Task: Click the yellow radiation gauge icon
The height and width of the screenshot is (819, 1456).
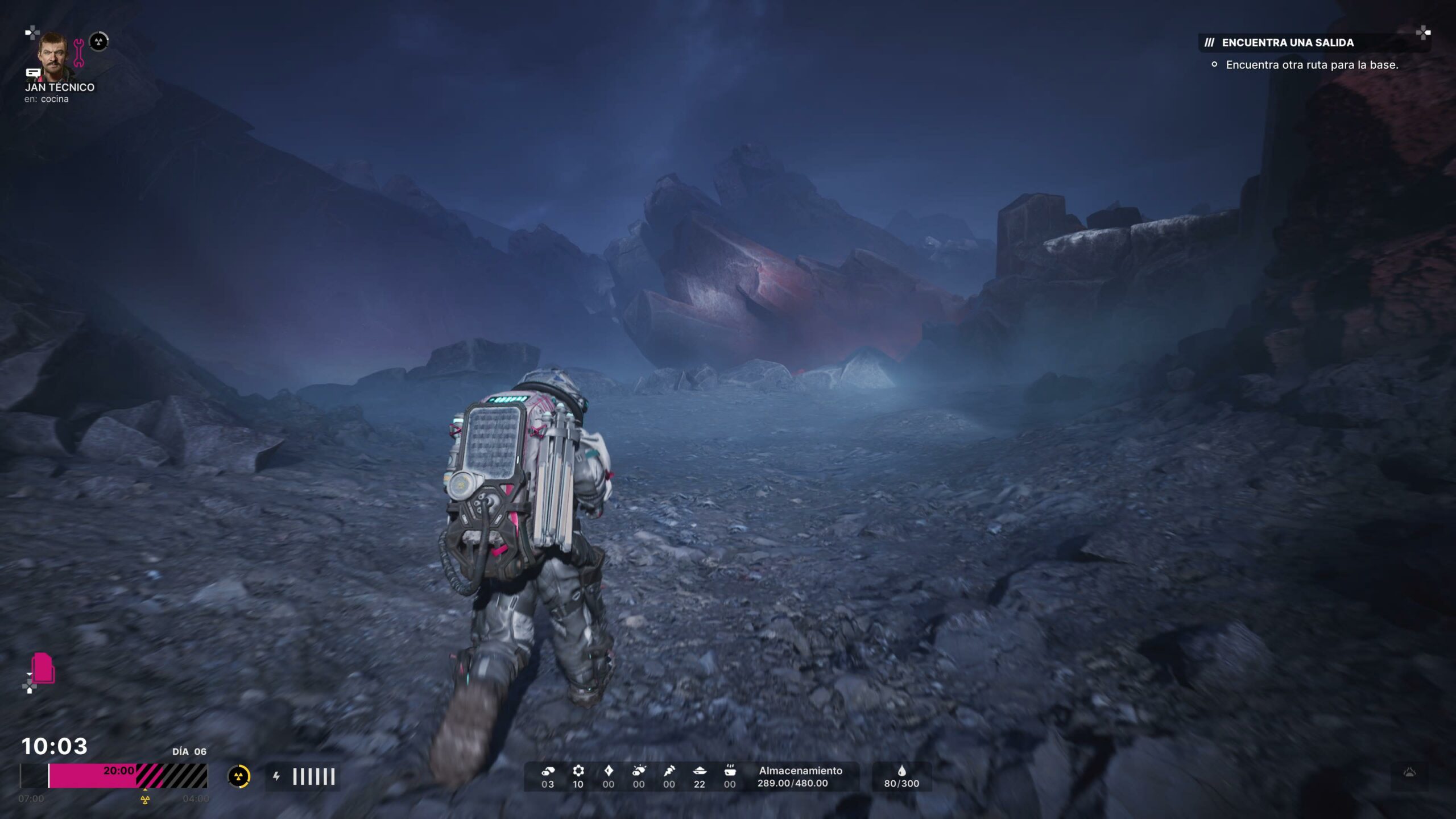Action: click(239, 776)
